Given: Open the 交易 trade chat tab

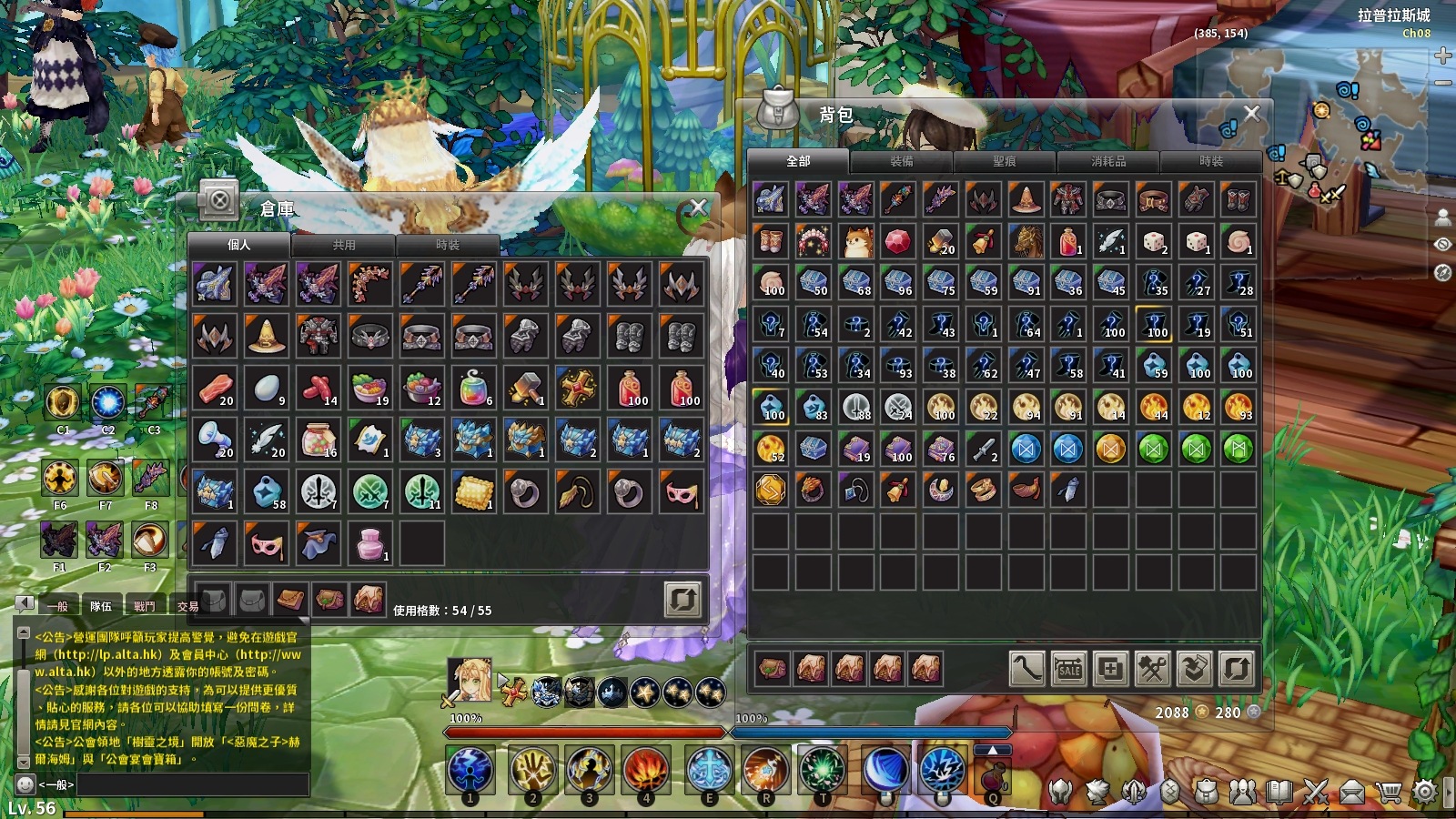Looking at the screenshot, I should 187,606.
